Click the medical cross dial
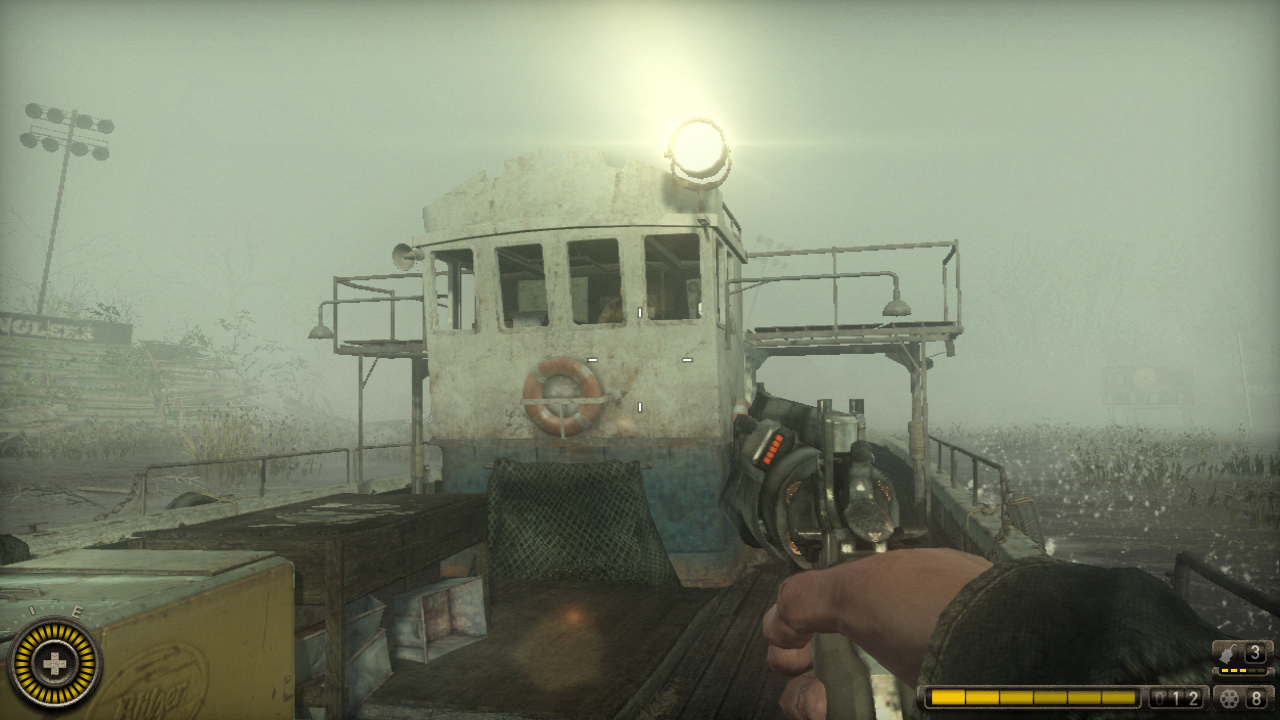 point(52,663)
